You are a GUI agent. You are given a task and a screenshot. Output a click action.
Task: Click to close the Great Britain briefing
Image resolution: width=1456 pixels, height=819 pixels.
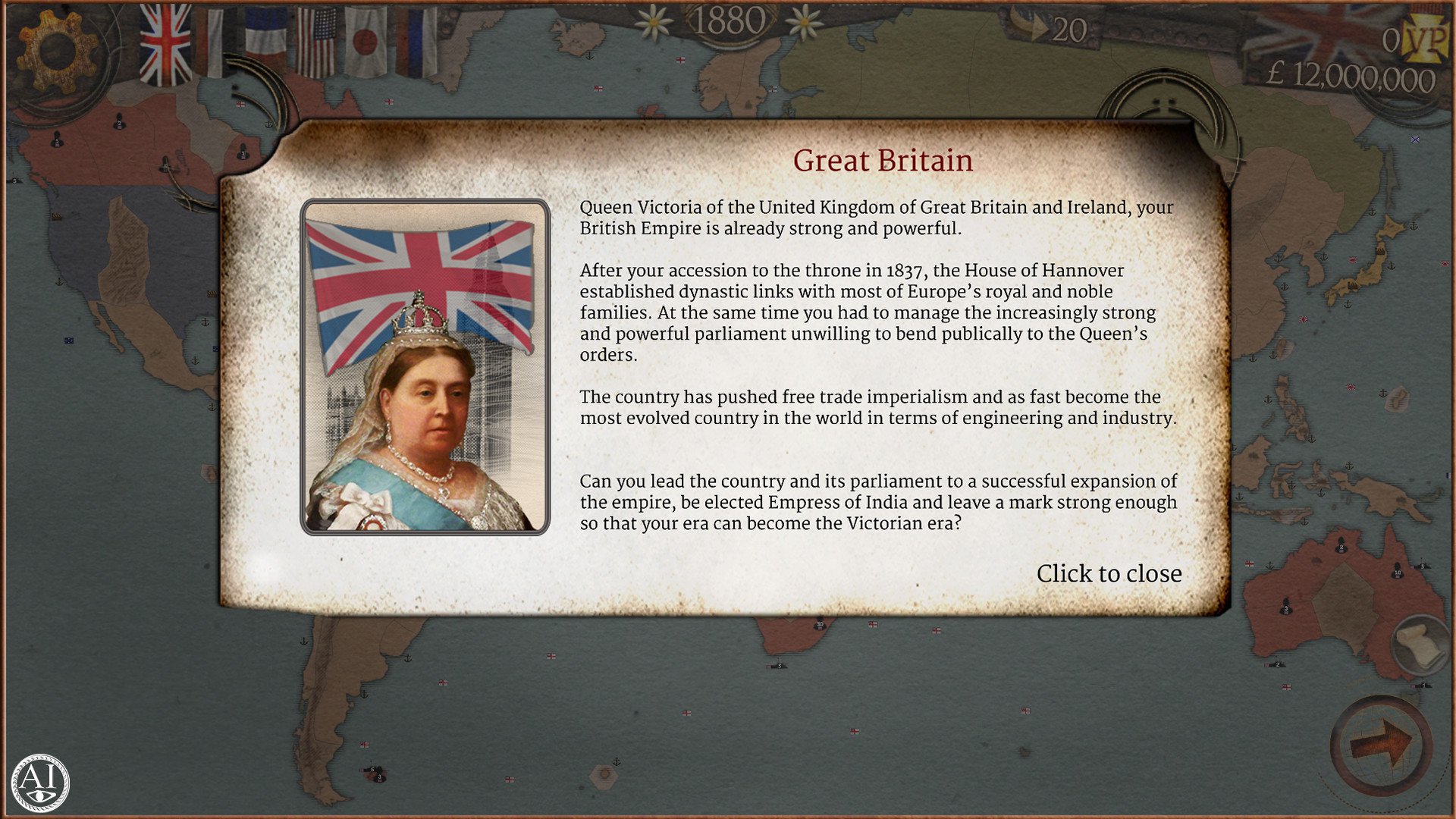(1108, 573)
